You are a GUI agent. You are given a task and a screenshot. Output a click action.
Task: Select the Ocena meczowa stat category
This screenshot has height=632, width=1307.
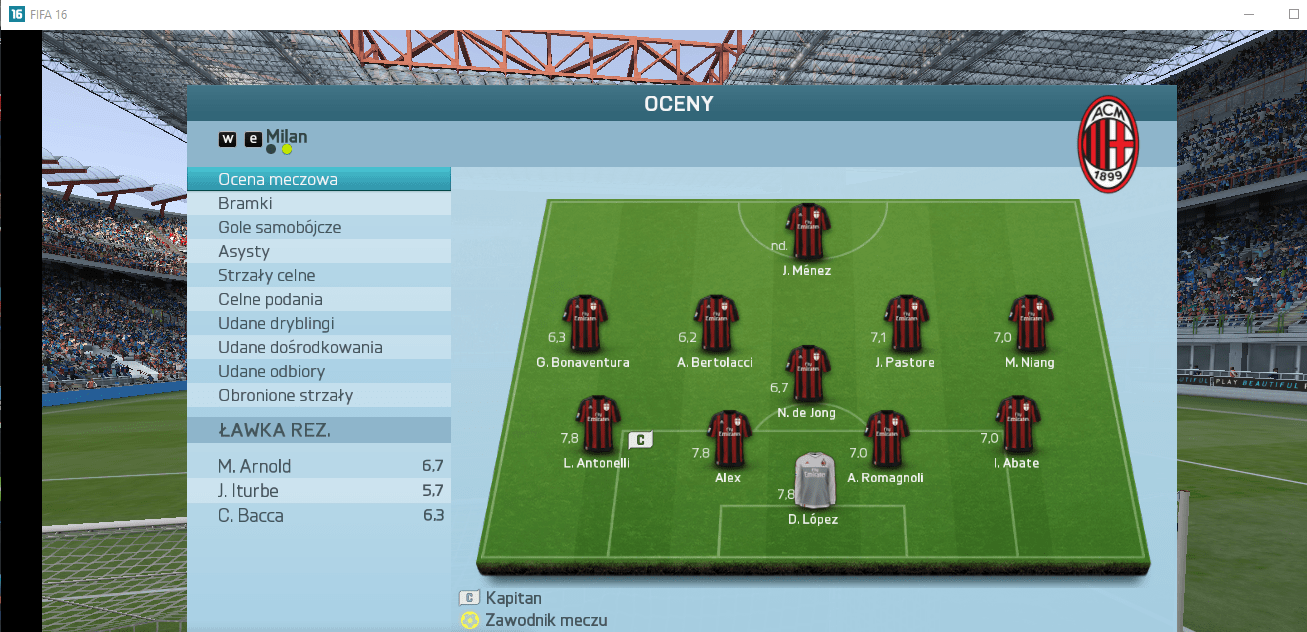318,180
